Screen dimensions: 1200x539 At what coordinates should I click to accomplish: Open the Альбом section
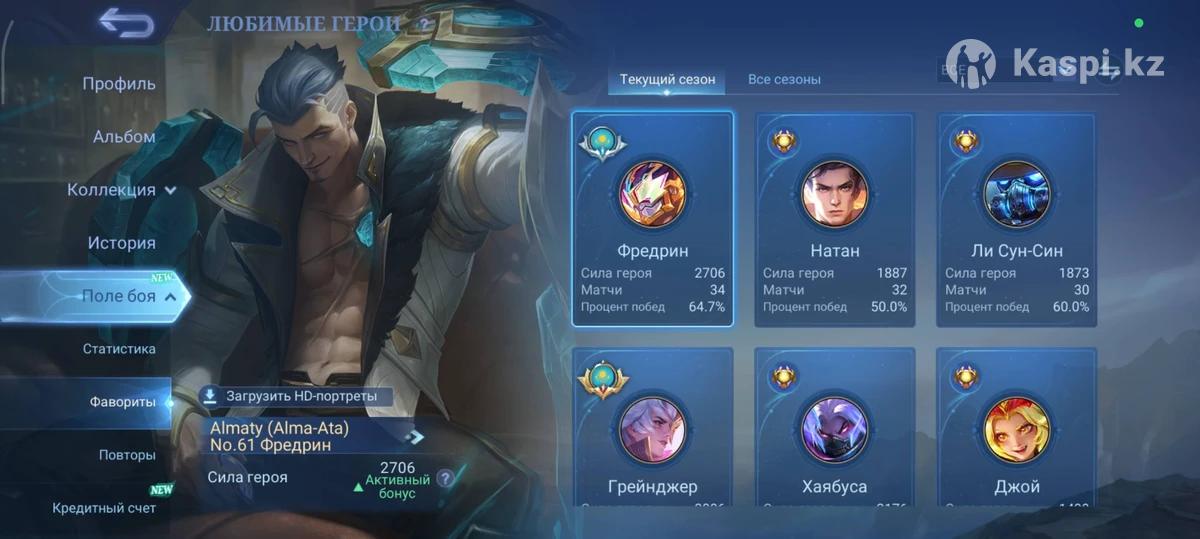[x=124, y=137]
